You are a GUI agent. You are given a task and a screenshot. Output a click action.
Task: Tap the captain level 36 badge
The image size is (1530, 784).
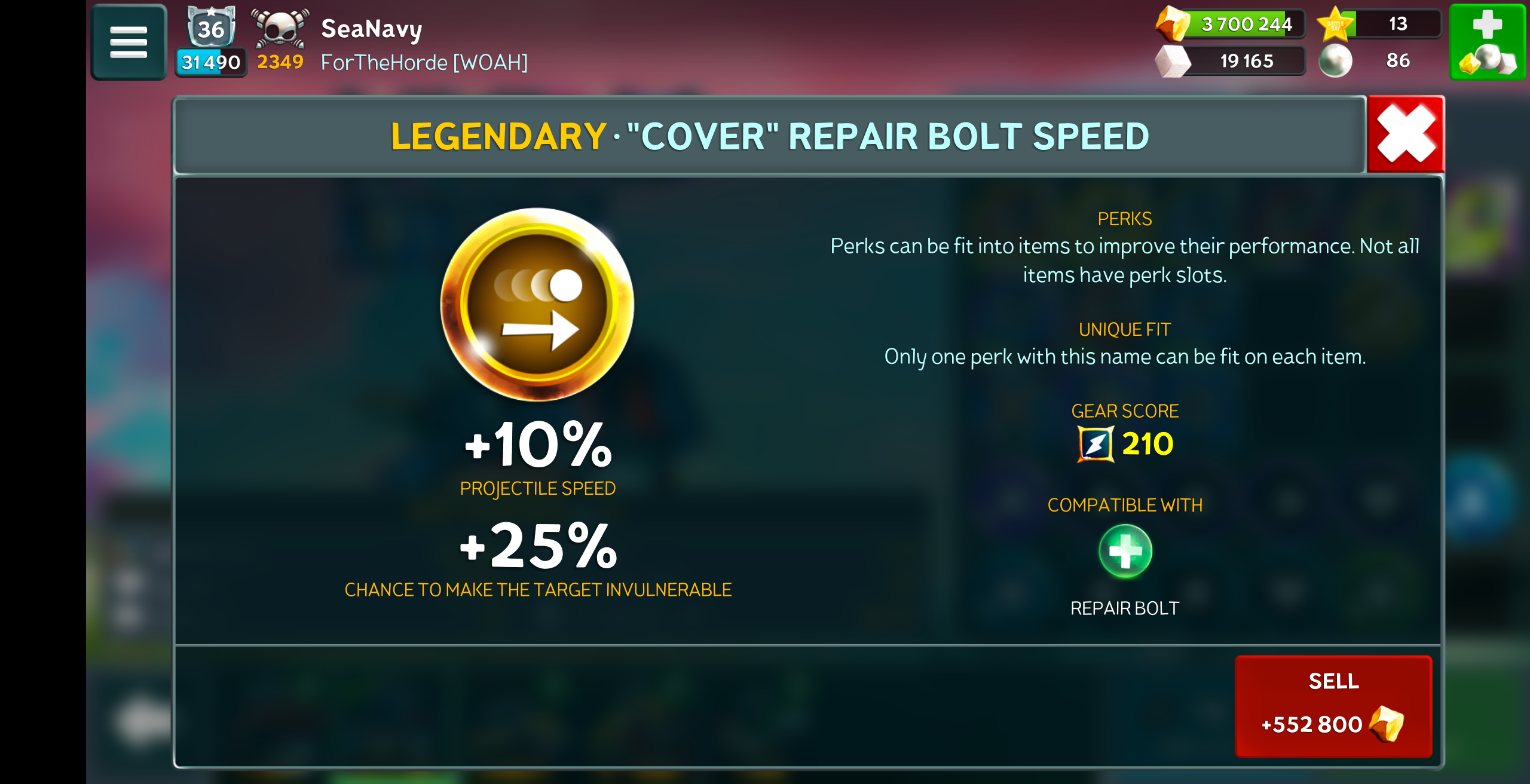coord(211,27)
